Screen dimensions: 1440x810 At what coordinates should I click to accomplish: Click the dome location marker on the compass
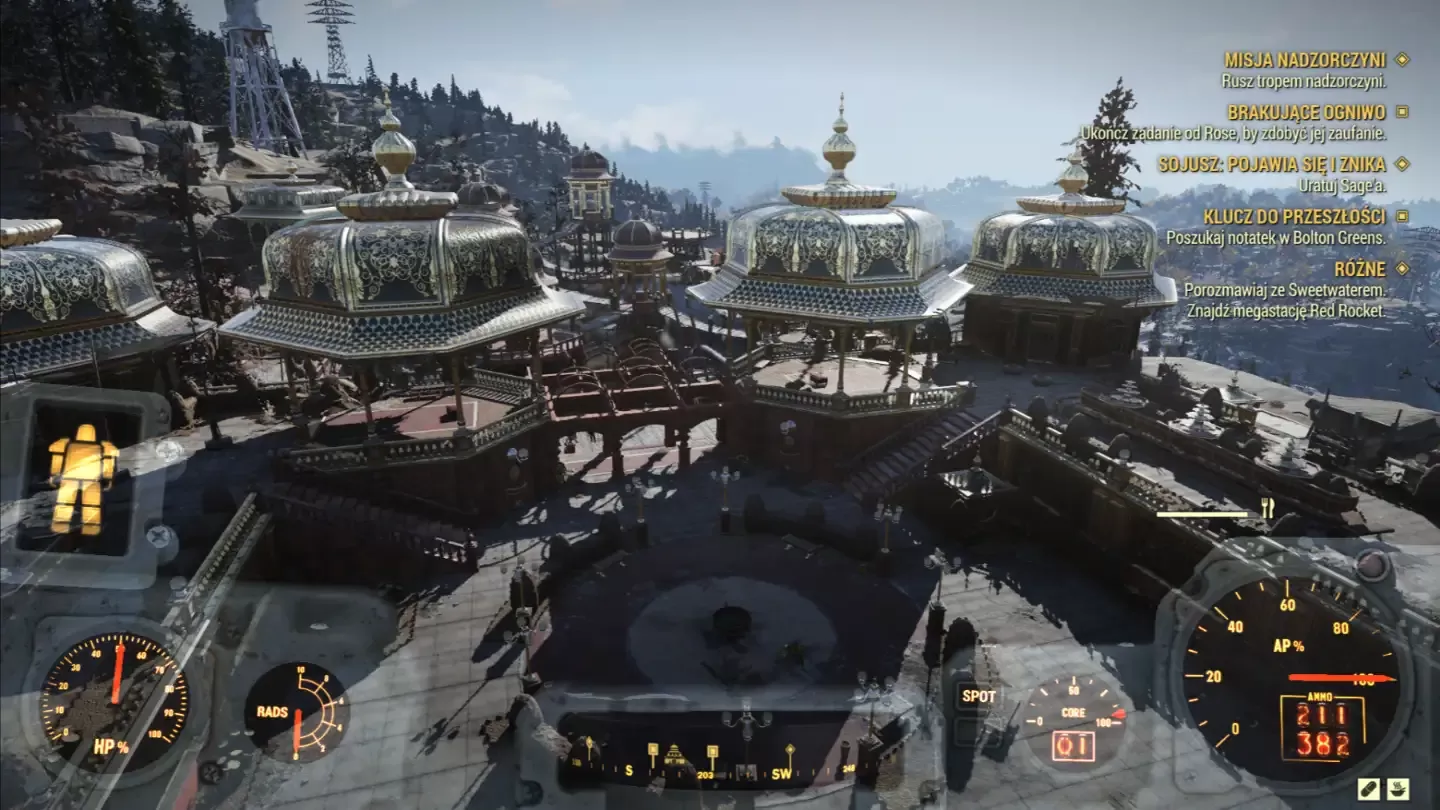pos(675,754)
